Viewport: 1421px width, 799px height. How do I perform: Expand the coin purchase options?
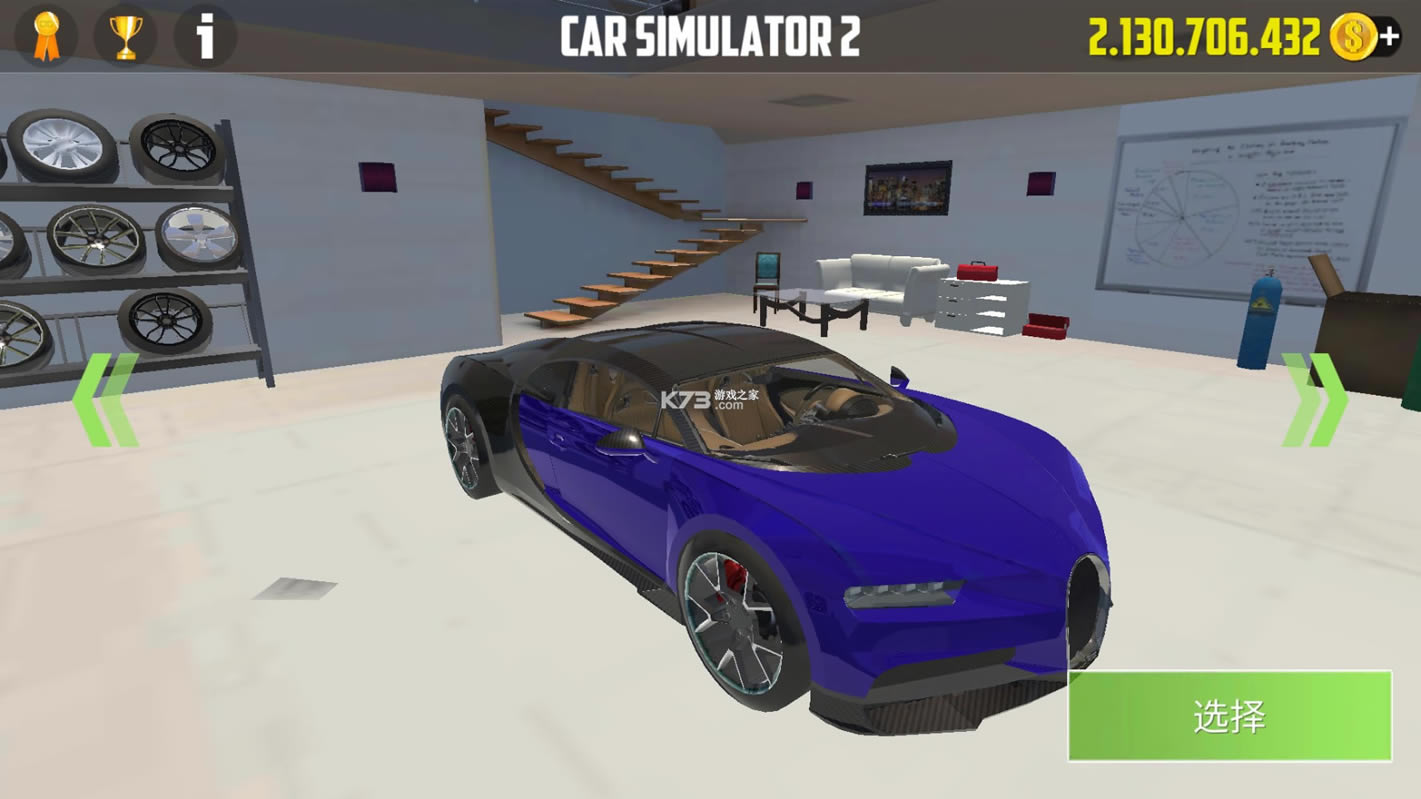1392,37
